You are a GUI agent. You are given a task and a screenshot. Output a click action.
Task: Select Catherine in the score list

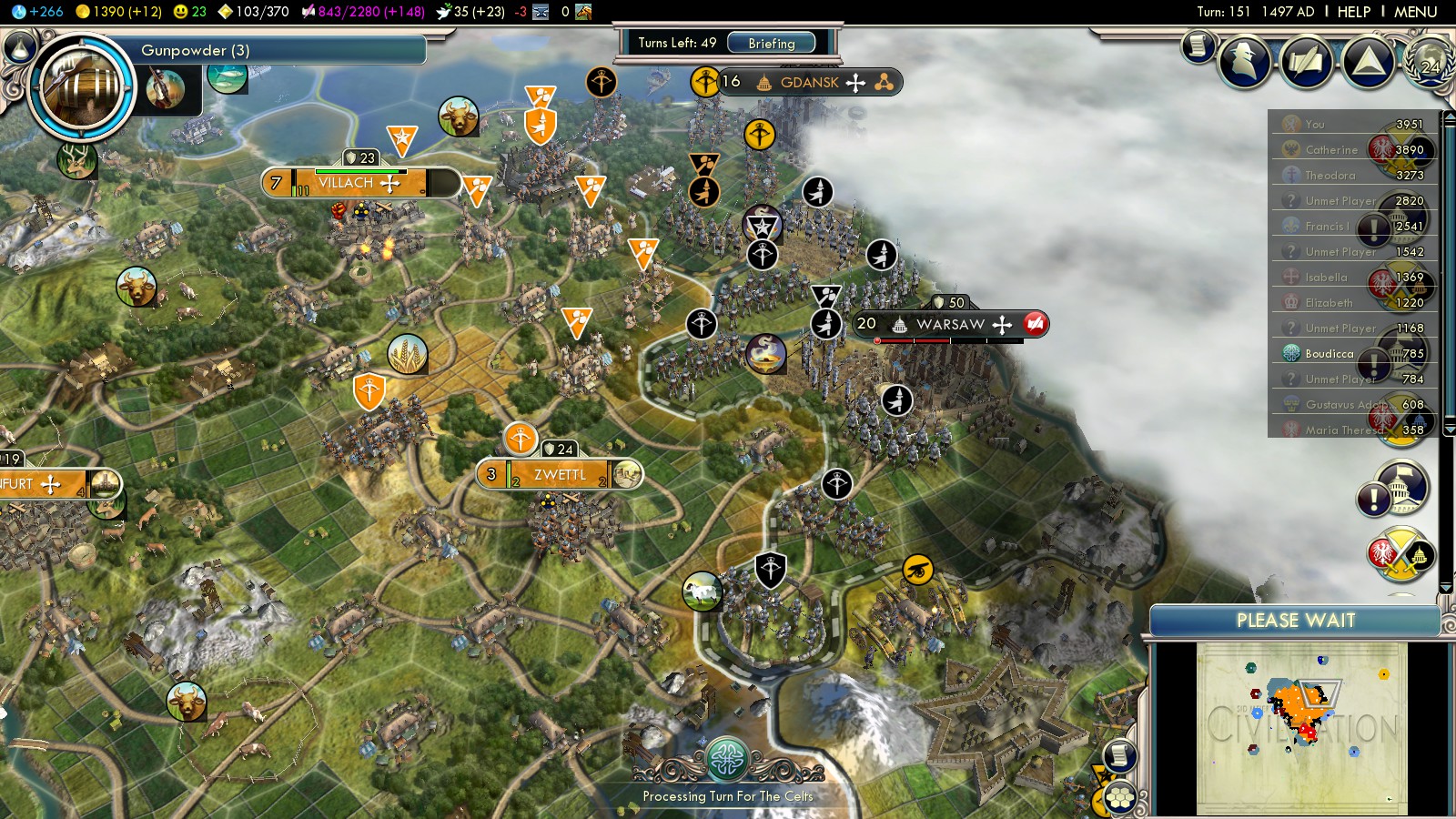(x=1330, y=149)
